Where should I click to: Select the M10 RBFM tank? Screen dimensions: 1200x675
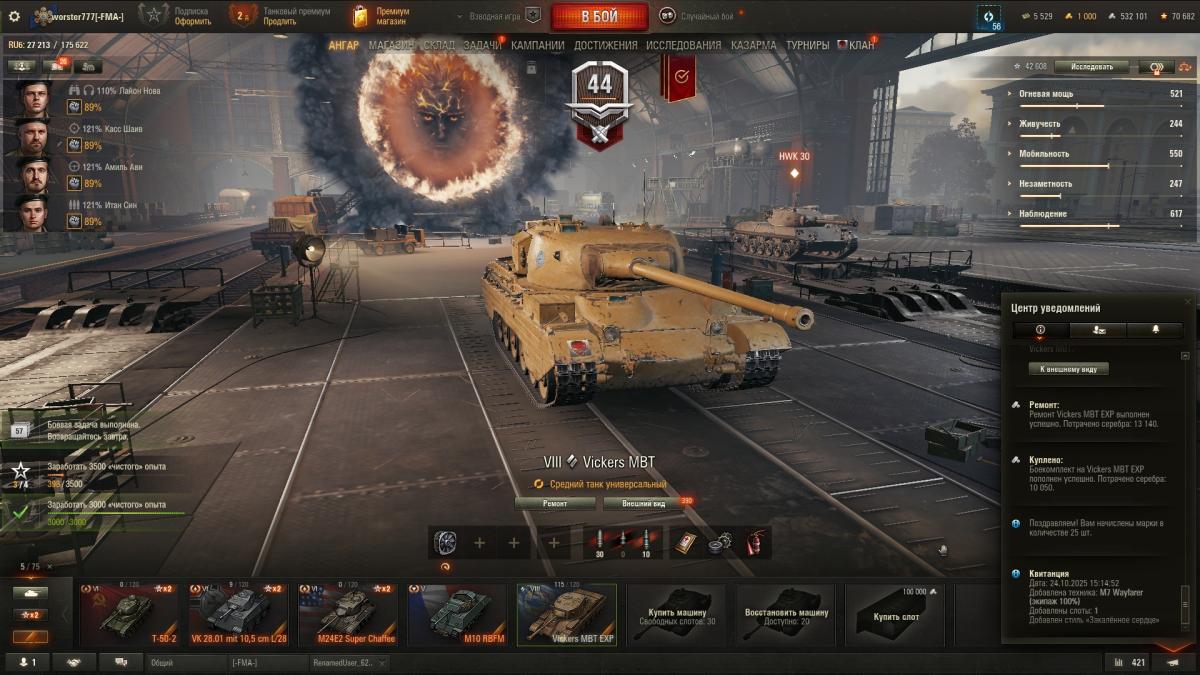[x=456, y=614]
